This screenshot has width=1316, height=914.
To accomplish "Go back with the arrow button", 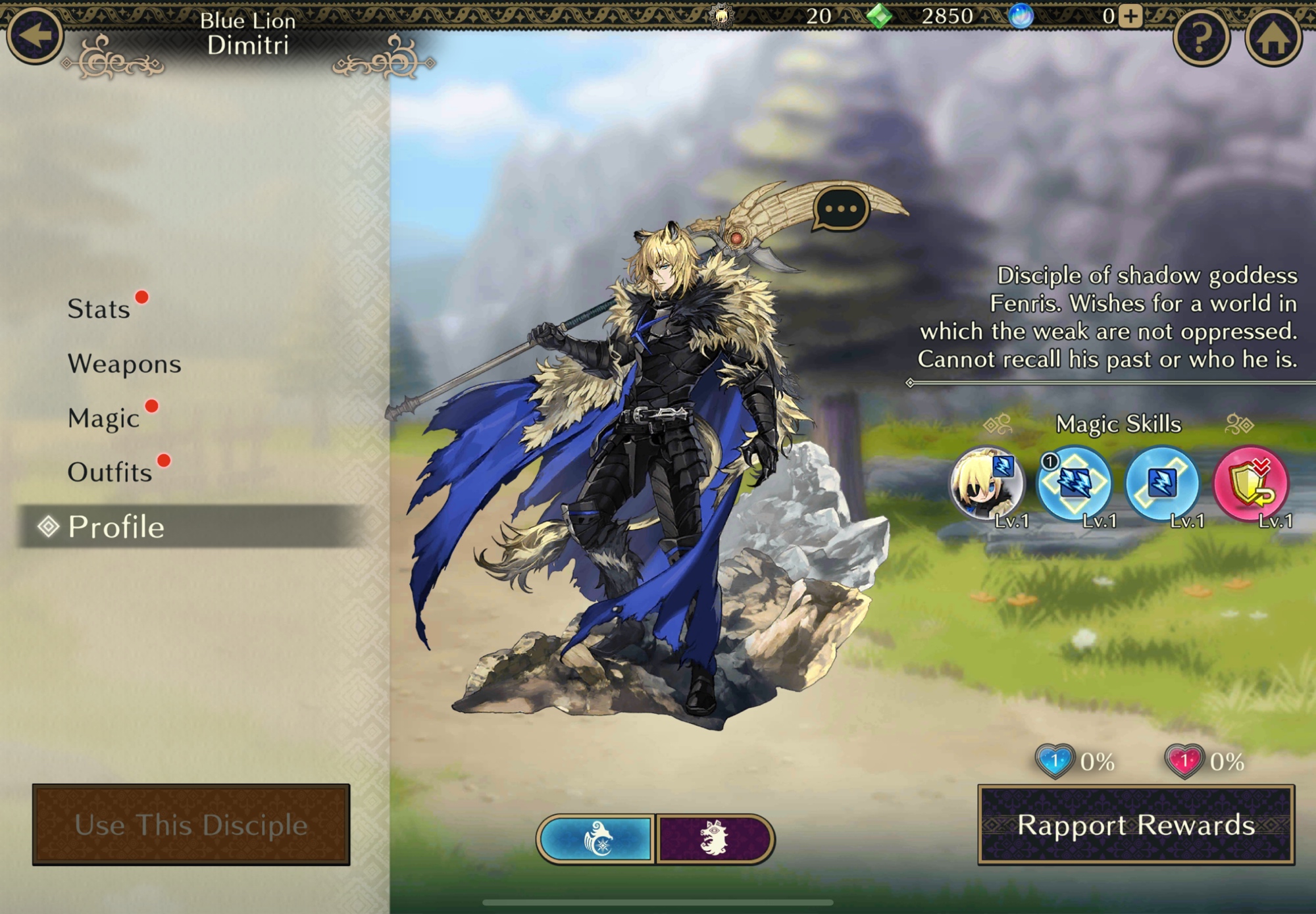I will point(34,34).
